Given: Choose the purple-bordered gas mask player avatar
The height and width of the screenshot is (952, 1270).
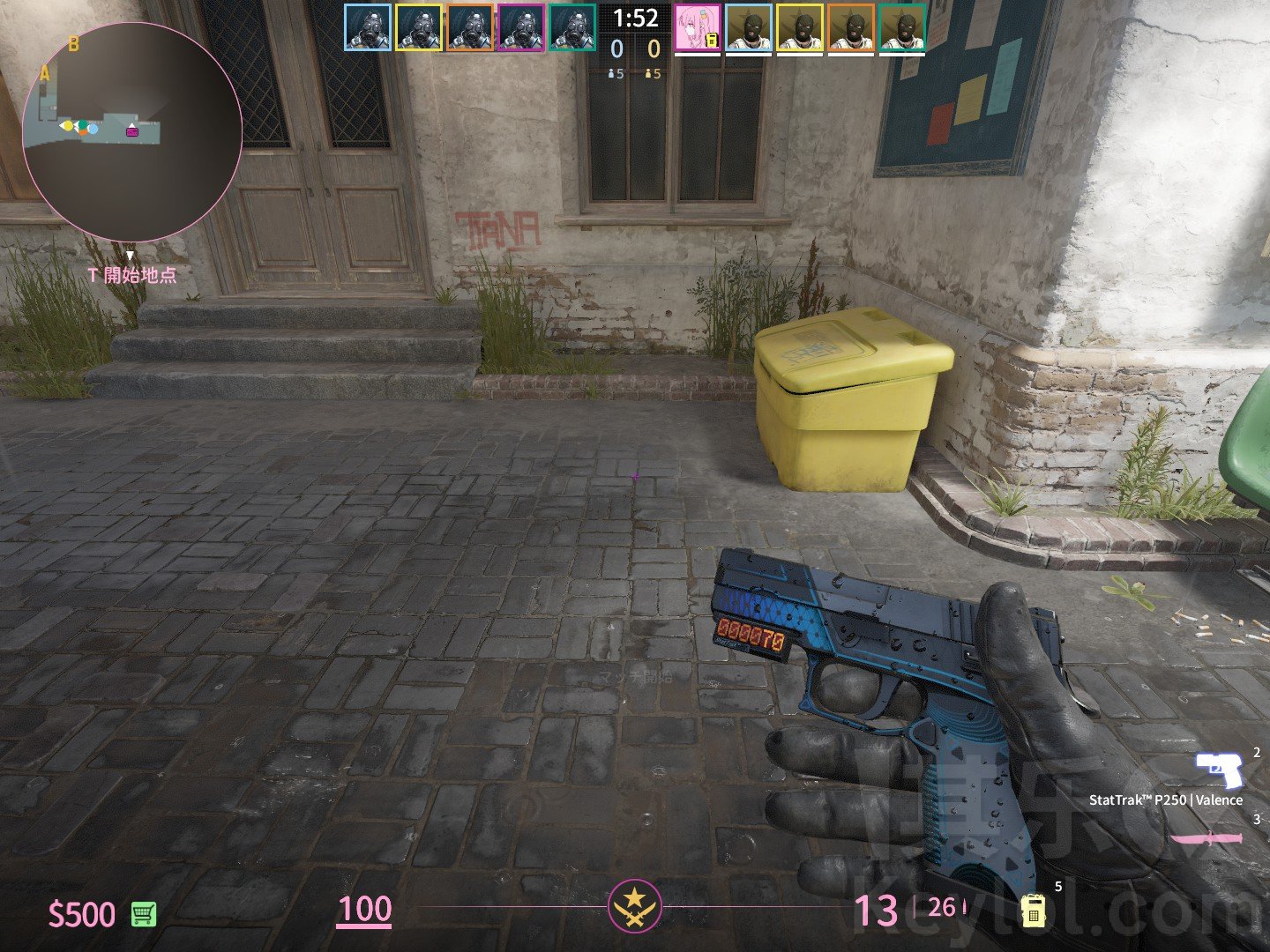Looking at the screenshot, I should click(x=521, y=27).
